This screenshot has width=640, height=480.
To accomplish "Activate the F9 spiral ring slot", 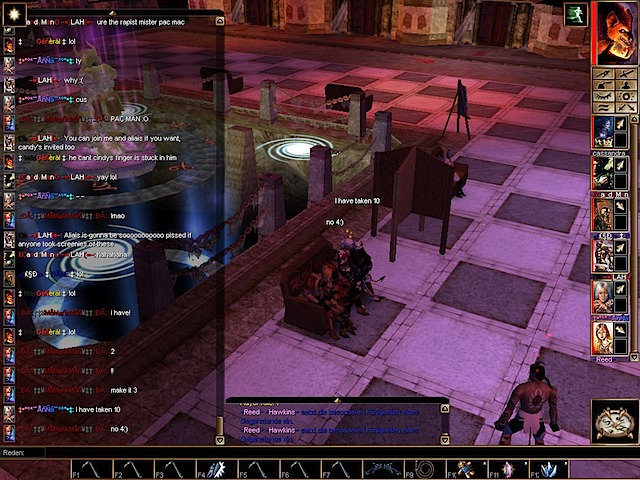I will (x=426, y=469).
